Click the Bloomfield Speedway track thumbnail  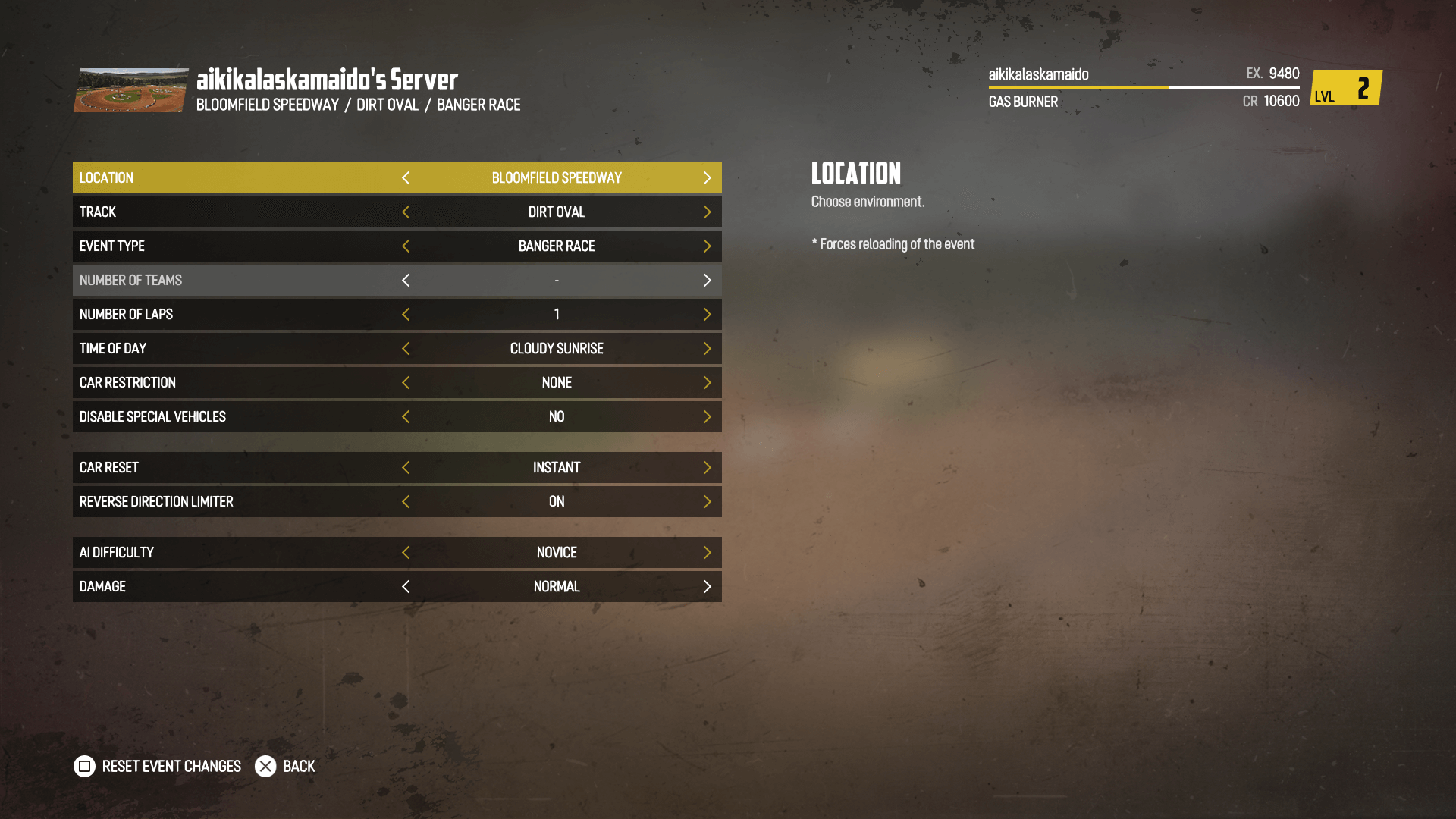130,90
